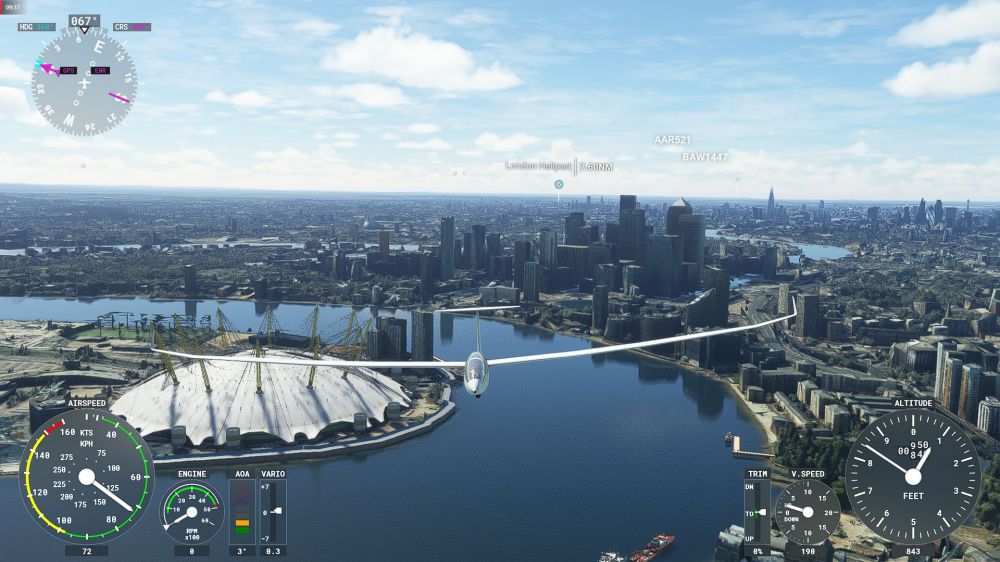Select the London Heliport waypoint marker
The width and height of the screenshot is (1000, 562).
pos(559,184)
